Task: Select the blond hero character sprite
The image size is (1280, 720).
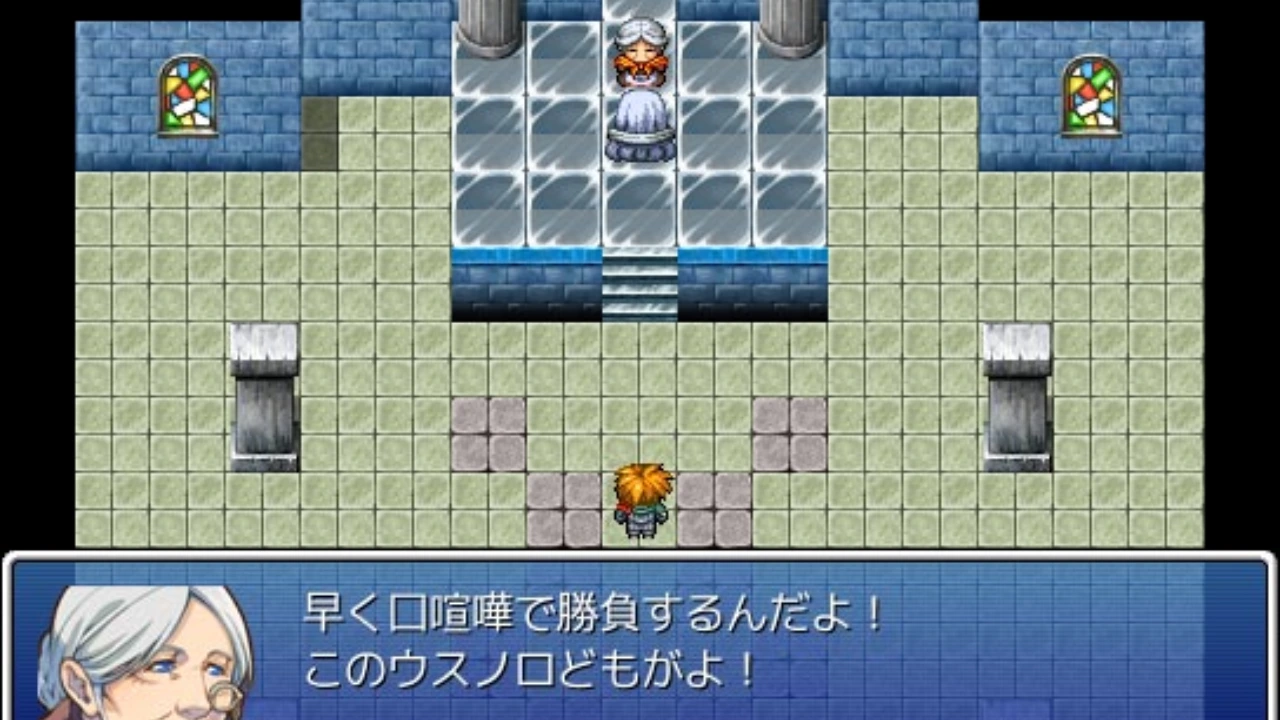Action: point(645,500)
